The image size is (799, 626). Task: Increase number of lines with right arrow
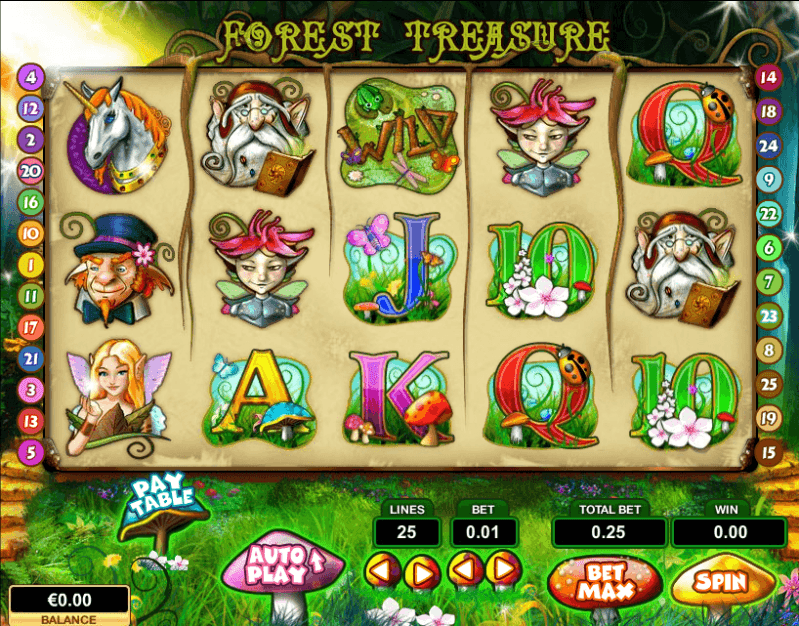pos(424,571)
